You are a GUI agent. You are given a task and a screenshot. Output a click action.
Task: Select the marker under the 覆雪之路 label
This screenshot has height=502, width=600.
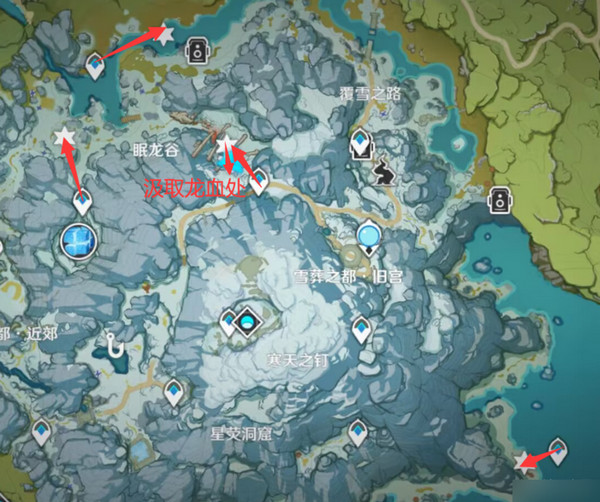pos(361,143)
